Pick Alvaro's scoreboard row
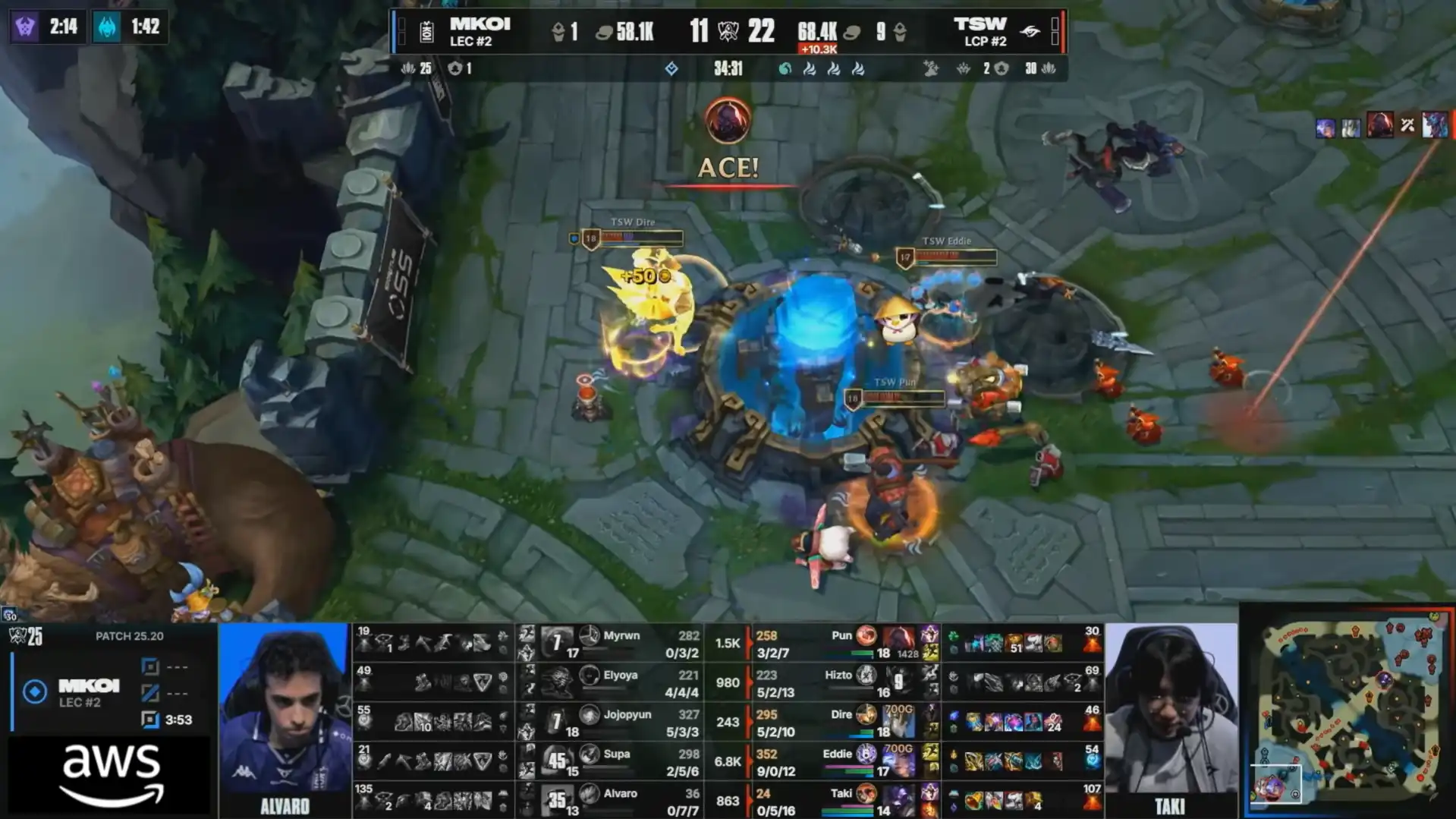This screenshot has height=819, width=1456. click(x=621, y=801)
